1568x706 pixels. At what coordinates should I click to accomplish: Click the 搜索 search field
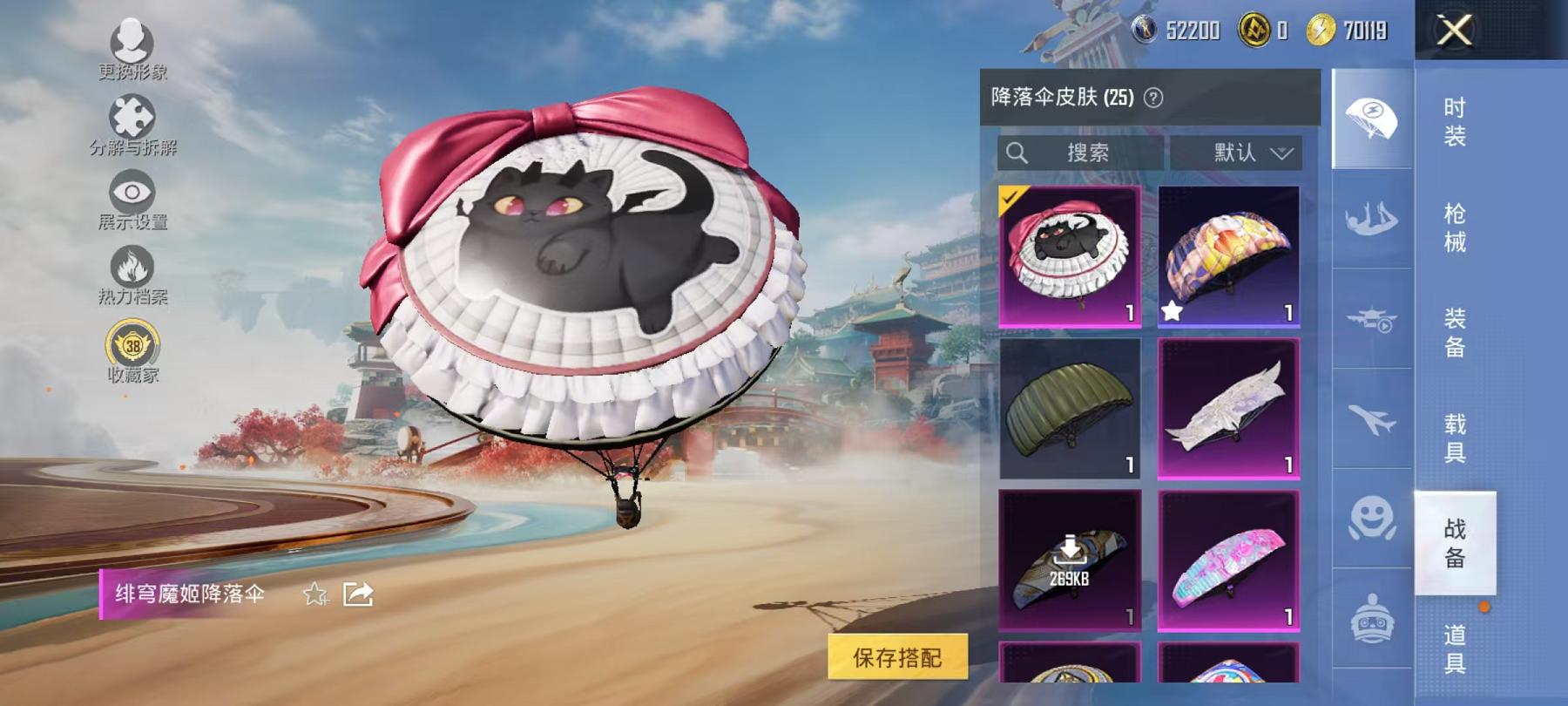pos(1080,151)
